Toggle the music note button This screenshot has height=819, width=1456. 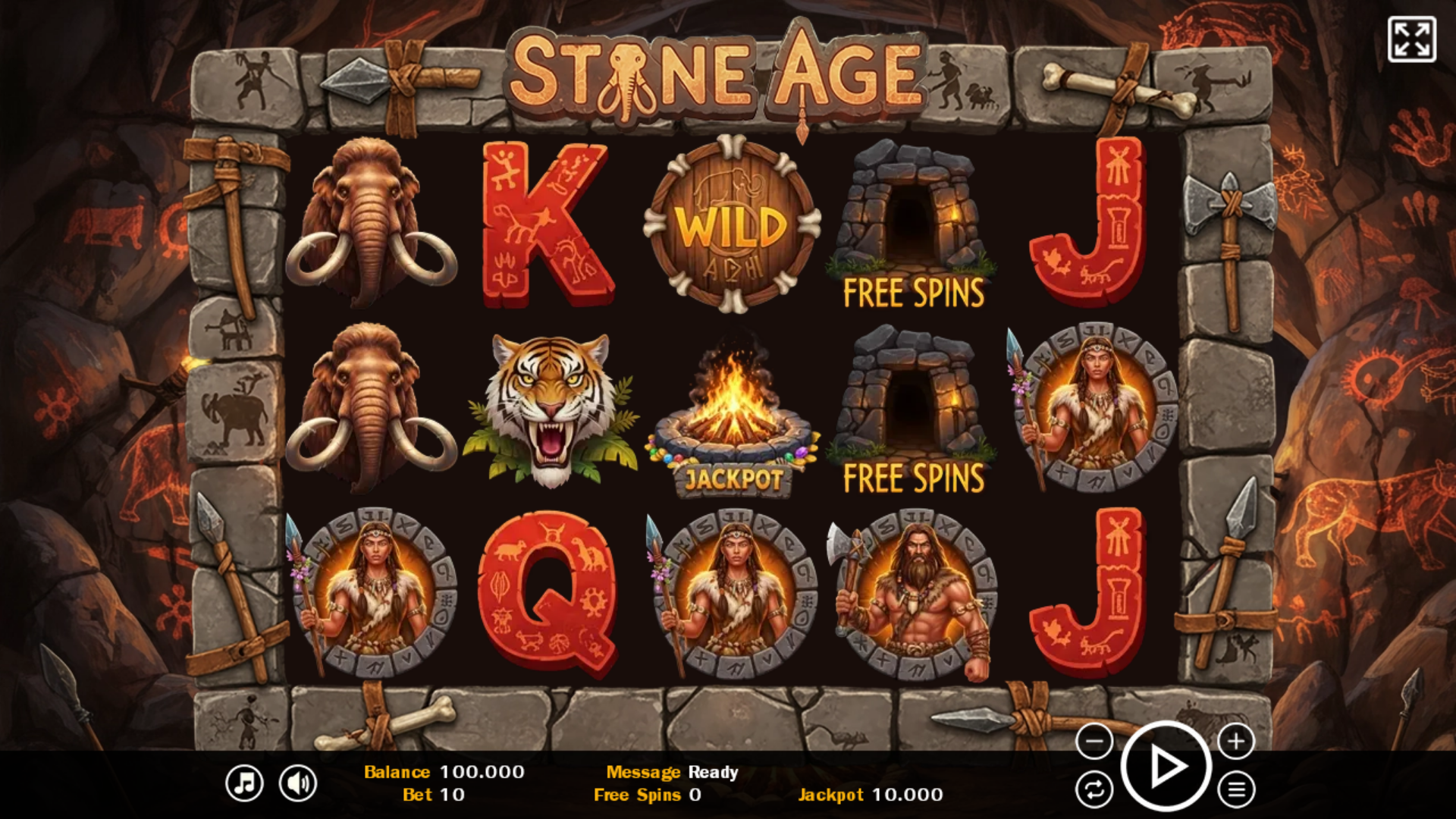click(x=244, y=783)
